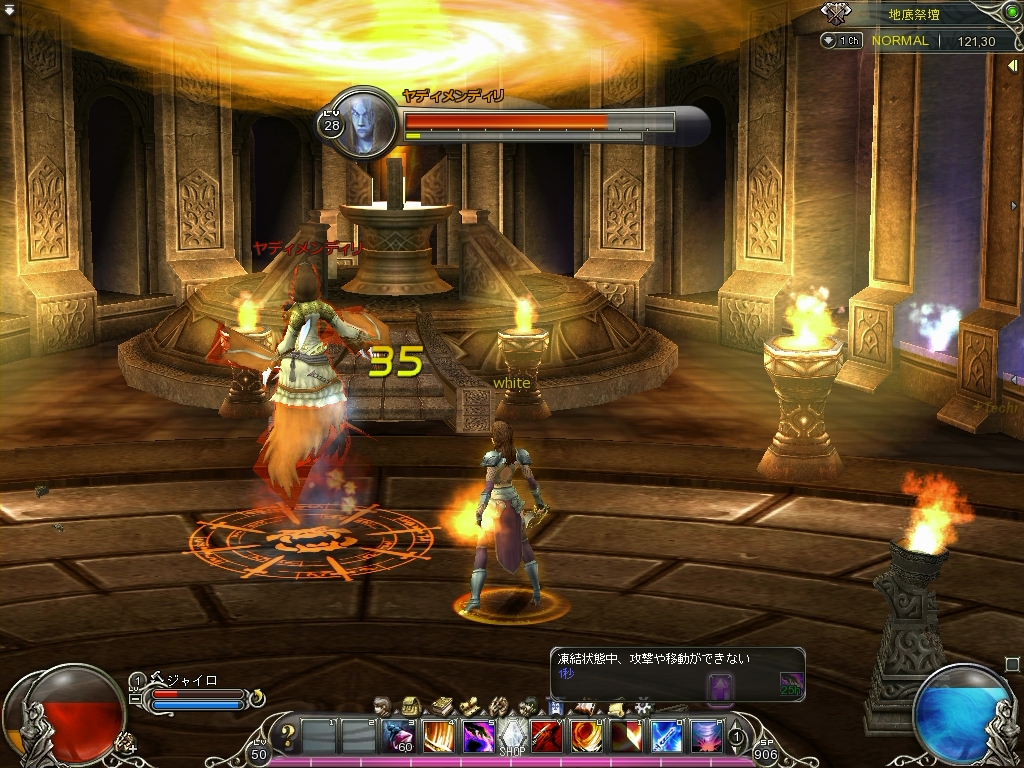
Task: Activate the purple strike skill
Action: (x=477, y=737)
